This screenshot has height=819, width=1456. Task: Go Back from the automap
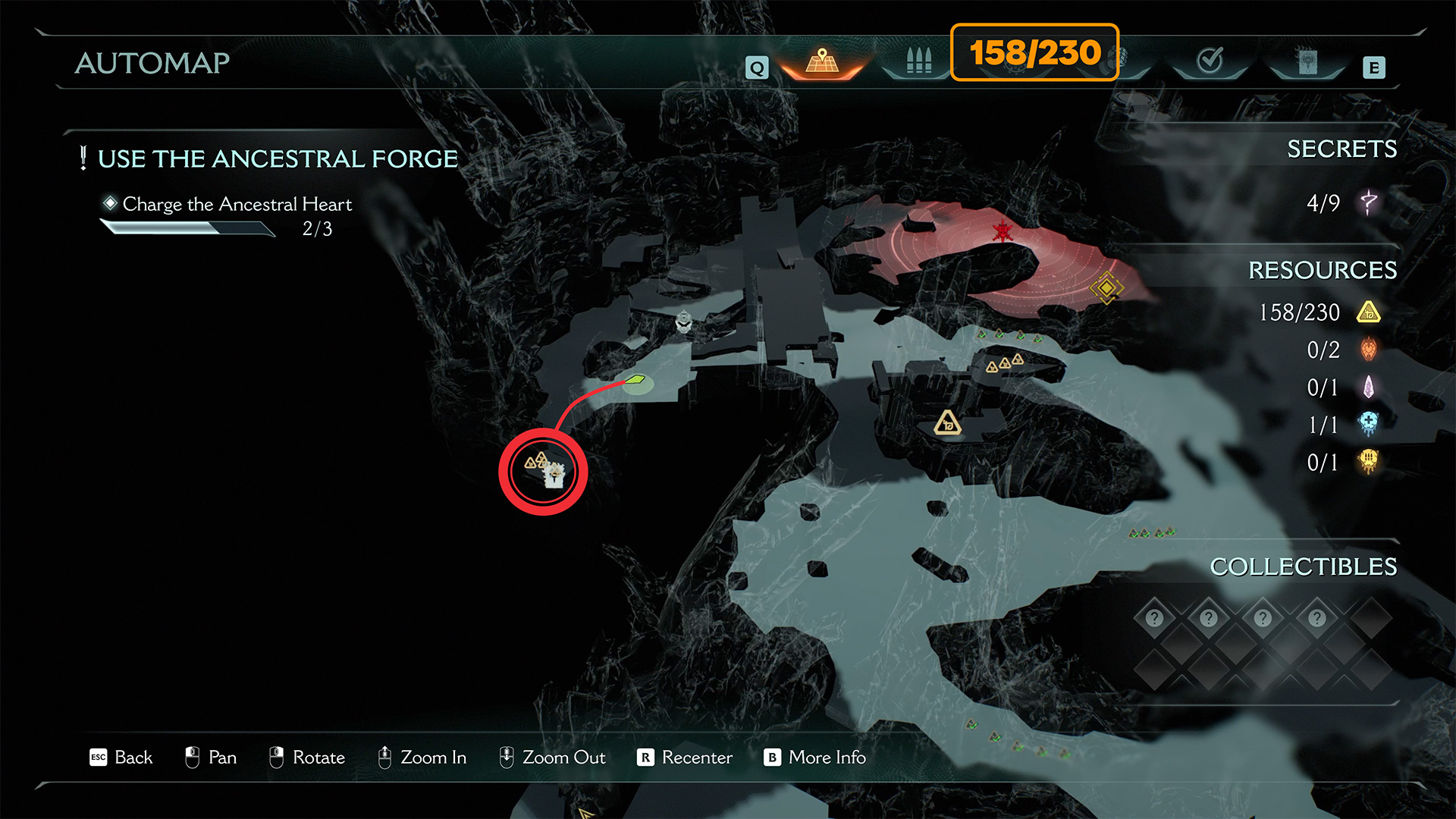pyautogui.click(x=121, y=758)
